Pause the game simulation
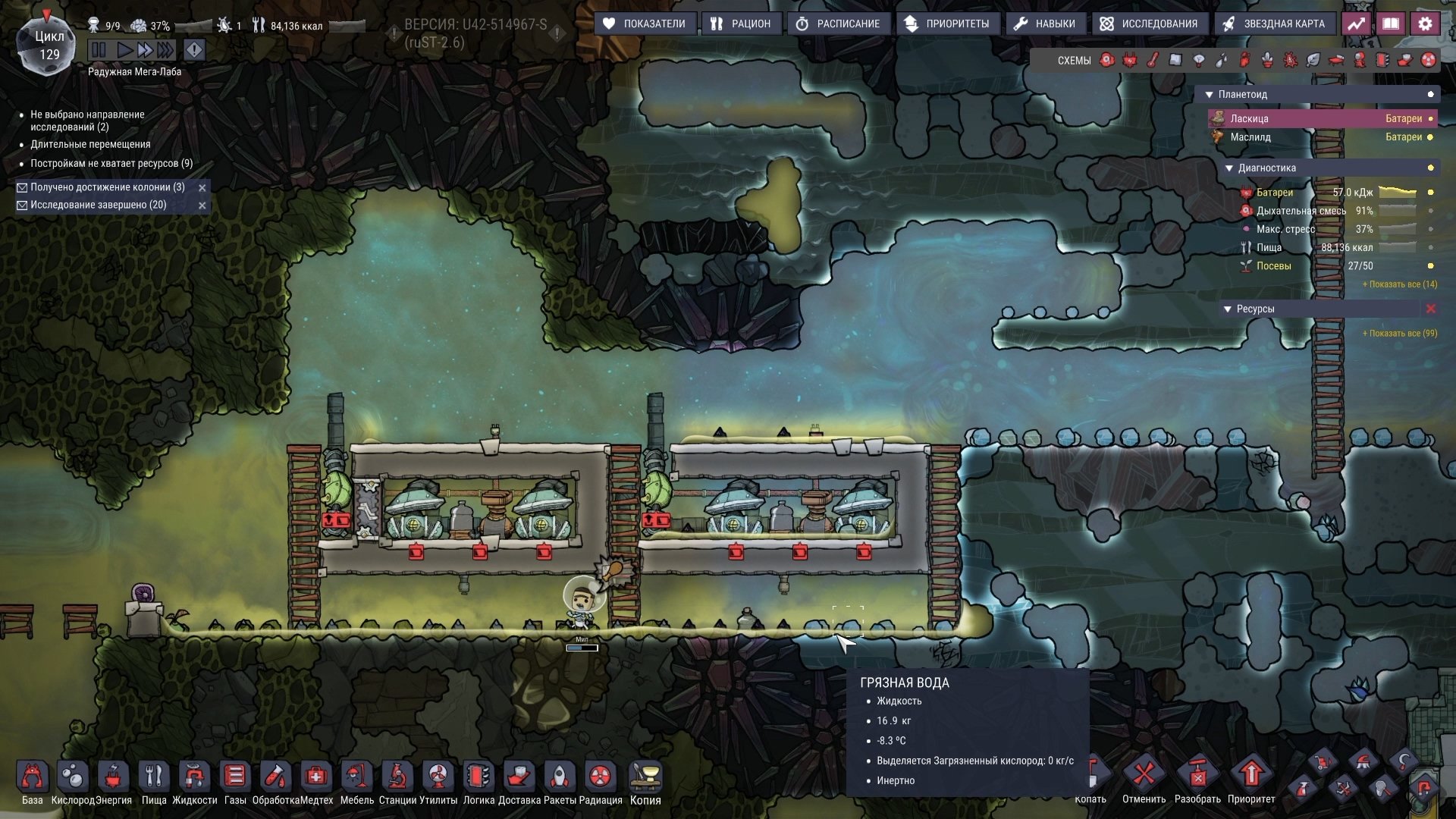This screenshot has width=1456, height=819. coord(99,50)
